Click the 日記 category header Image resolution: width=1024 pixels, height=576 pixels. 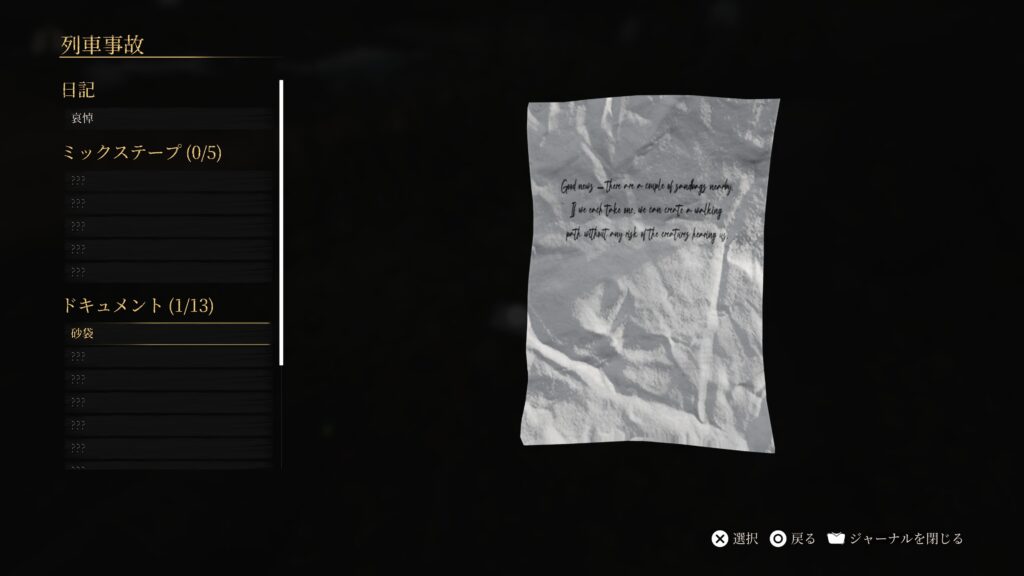[x=79, y=90]
